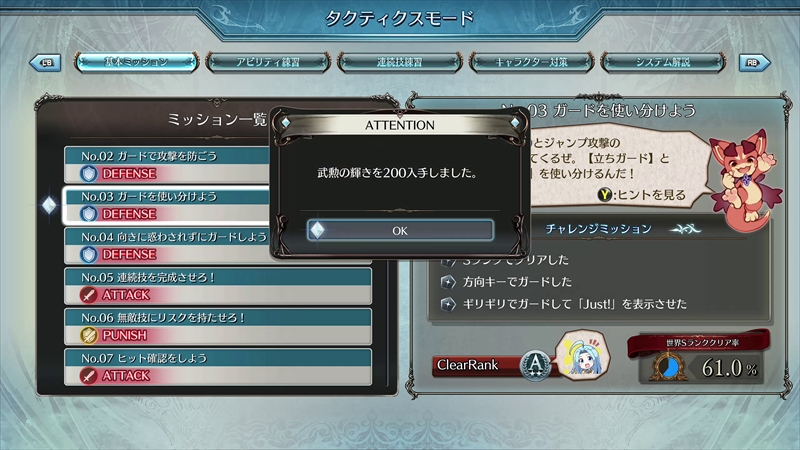
Task: Choose mission No.06 無敵技にリスクを持たせろ!
Action: tap(218, 326)
